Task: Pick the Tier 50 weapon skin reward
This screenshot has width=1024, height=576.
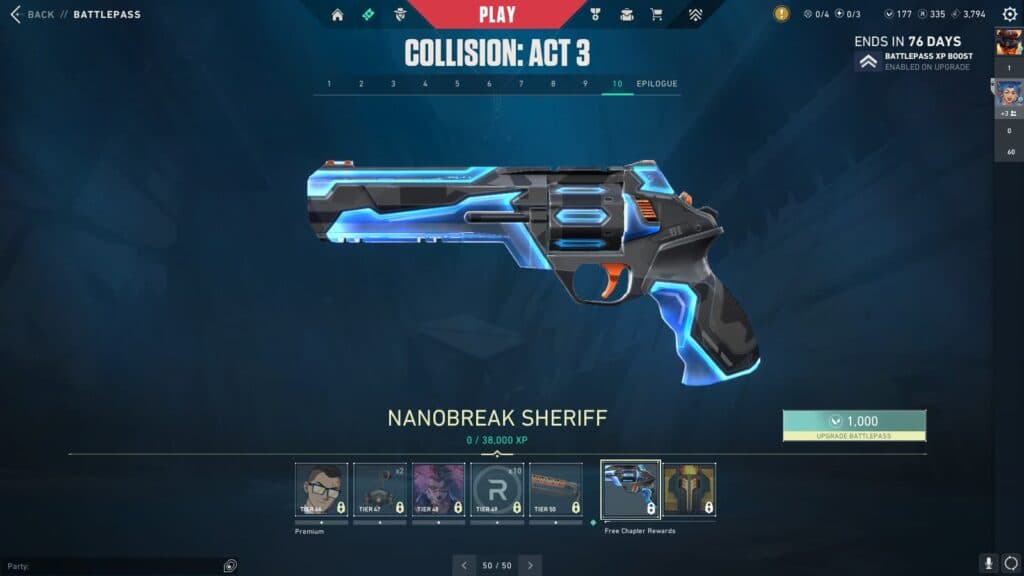Action: click(556, 489)
